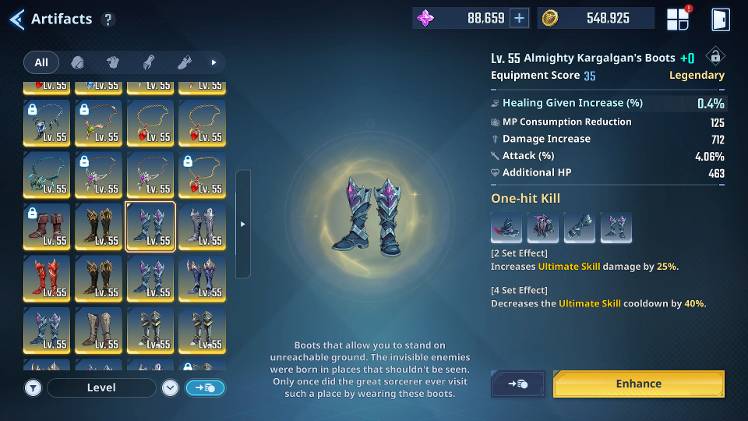Click the swap button beside Enhance
The width and height of the screenshot is (748, 421).
517,384
